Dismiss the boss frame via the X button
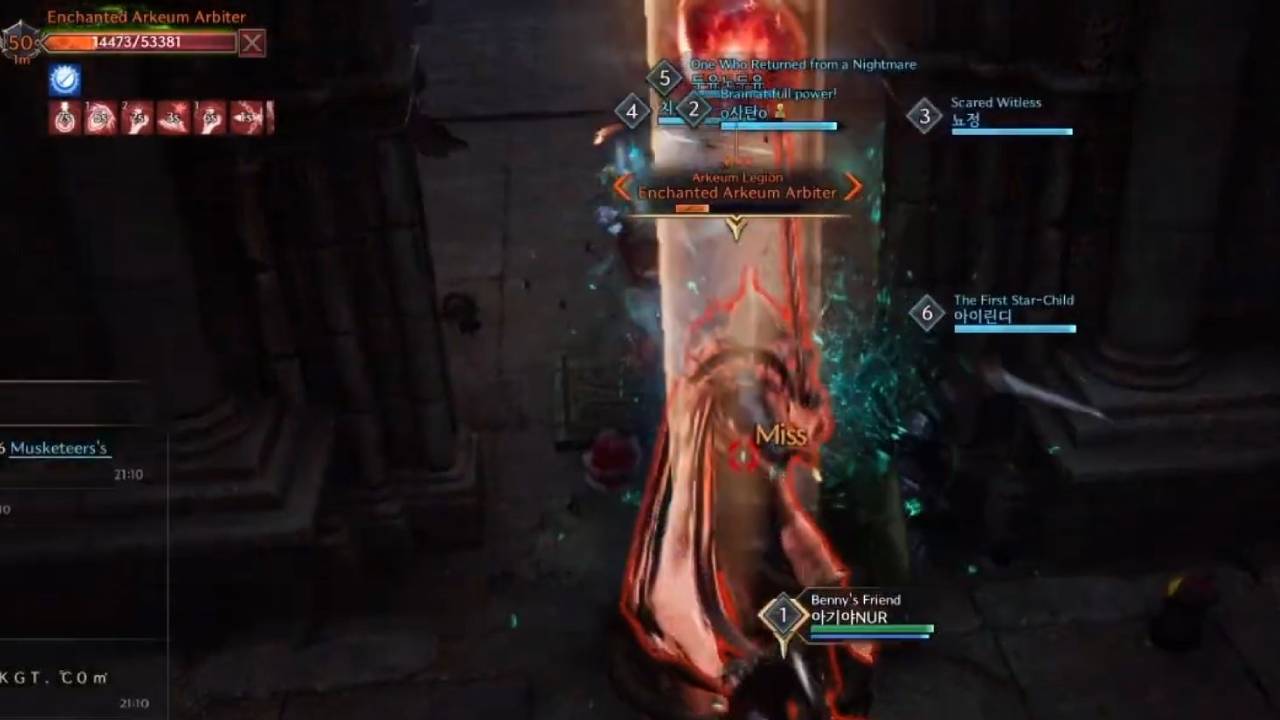Image resolution: width=1280 pixels, height=720 pixels. coord(252,42)
